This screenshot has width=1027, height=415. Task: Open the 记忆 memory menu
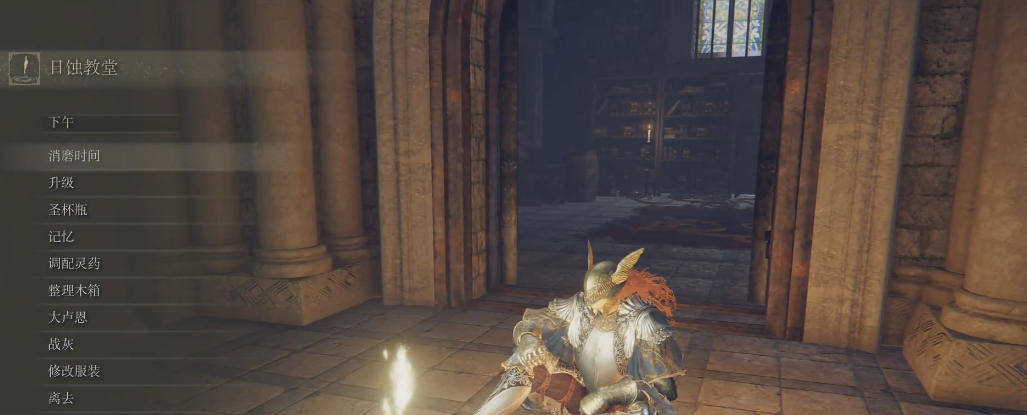tap(61, 237)
